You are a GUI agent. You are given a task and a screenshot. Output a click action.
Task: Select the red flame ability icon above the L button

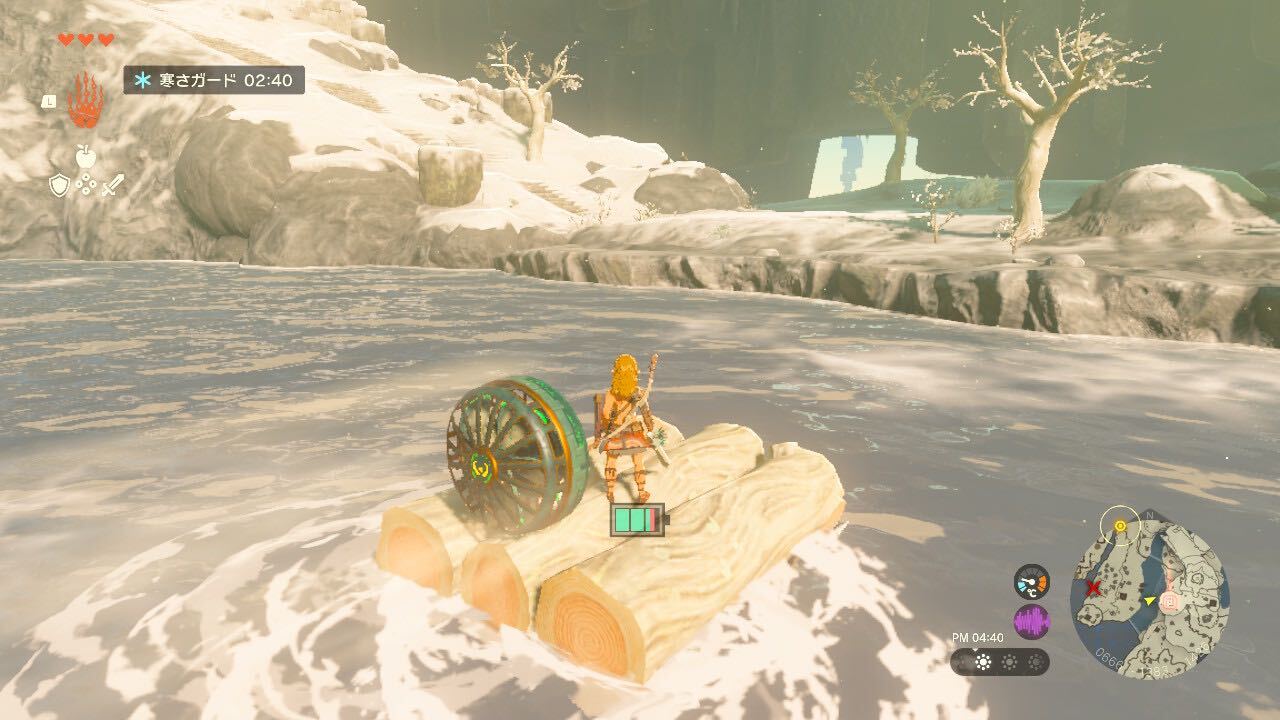[86, 100]
